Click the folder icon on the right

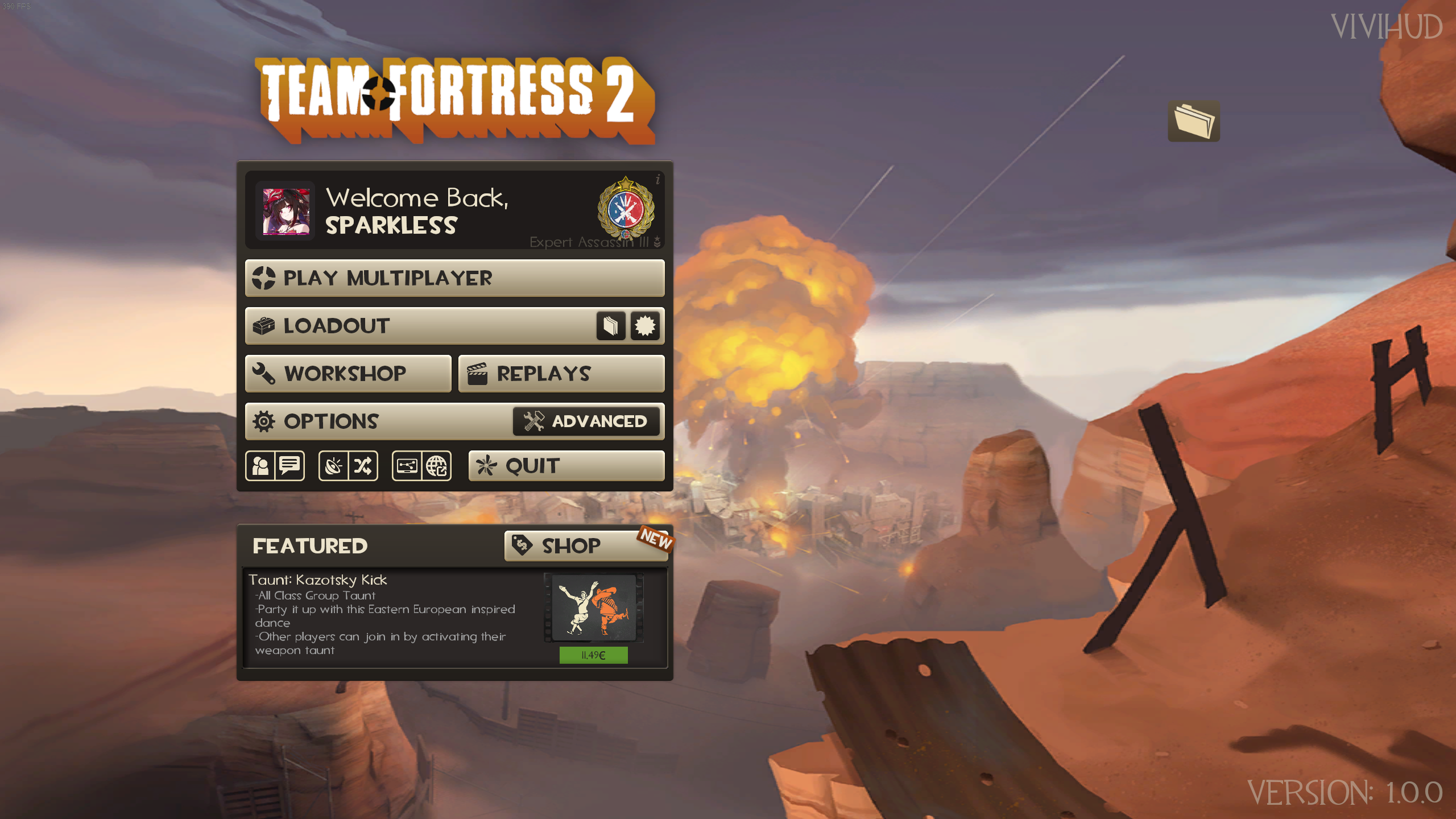coord(1193,121)
